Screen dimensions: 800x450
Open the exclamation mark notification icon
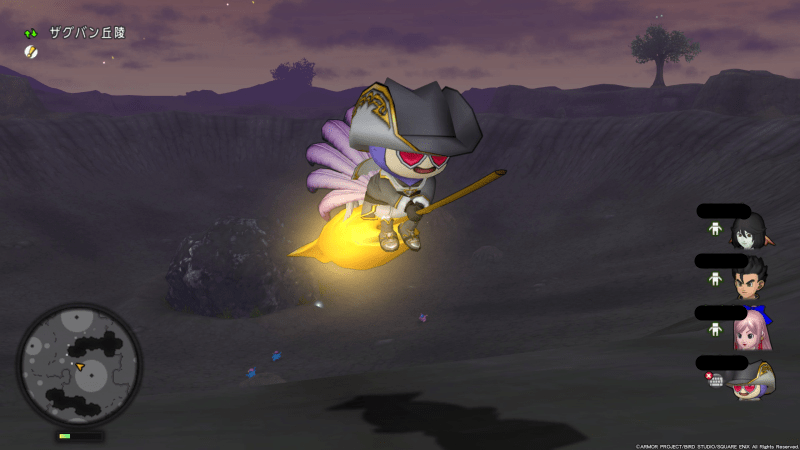31,52
